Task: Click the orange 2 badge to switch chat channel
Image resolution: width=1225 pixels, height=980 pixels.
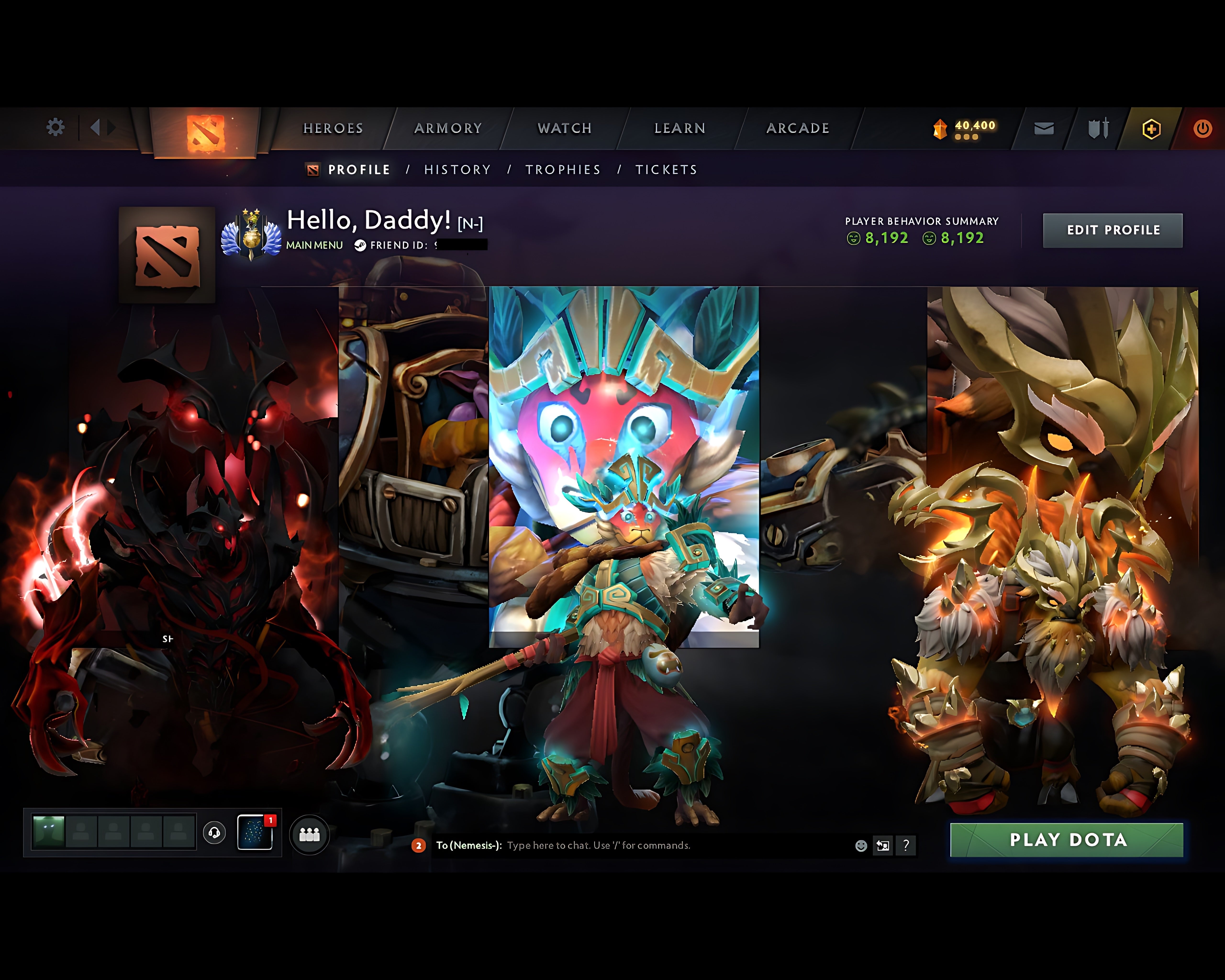Action: 419,845
